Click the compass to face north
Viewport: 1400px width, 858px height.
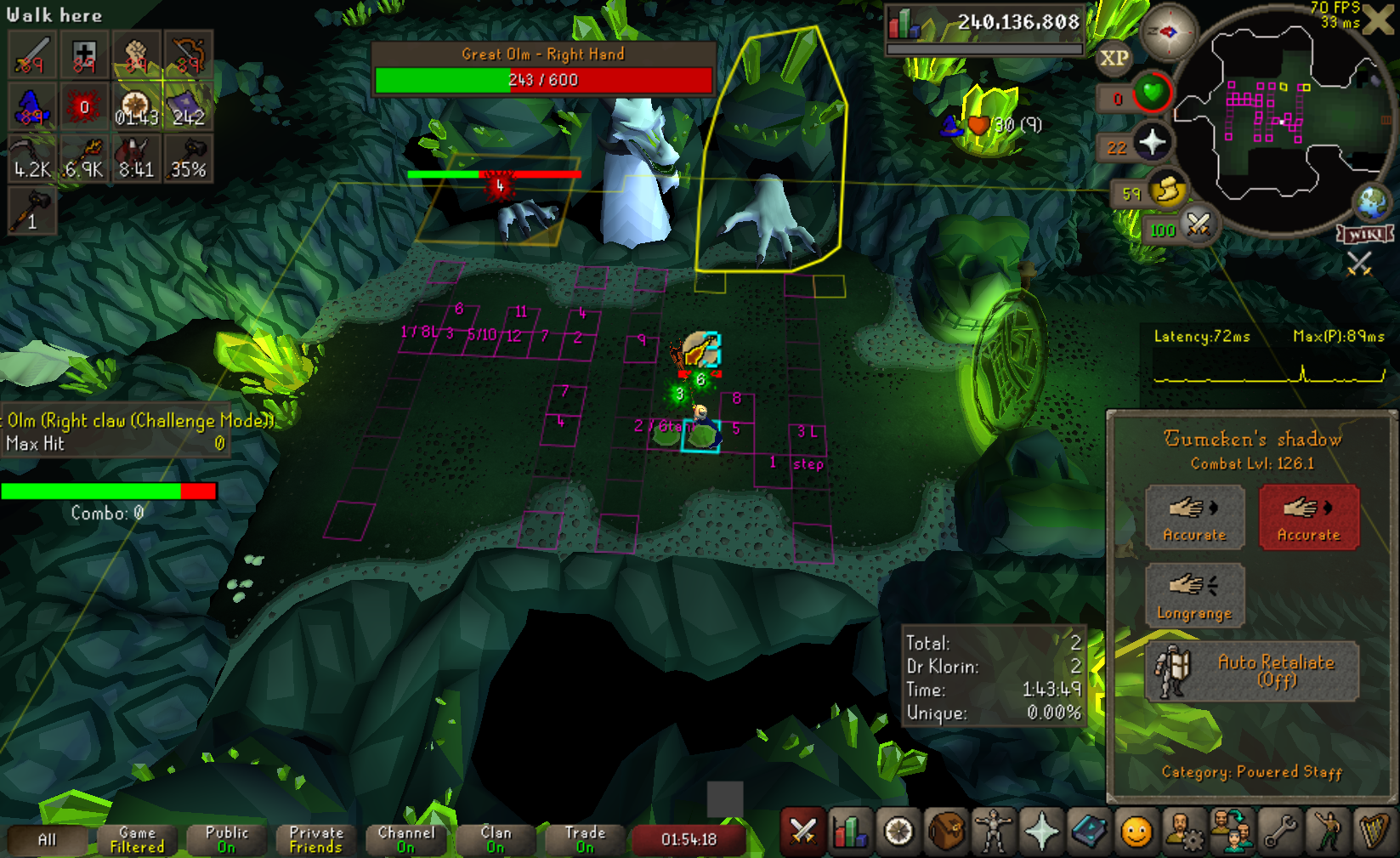tap(1168, 32)
